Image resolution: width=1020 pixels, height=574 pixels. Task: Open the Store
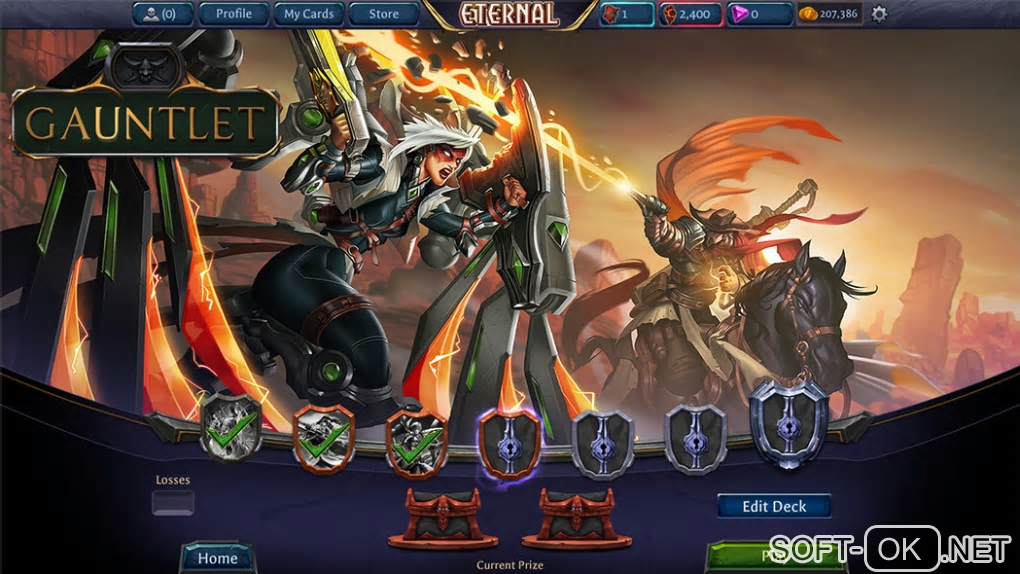coord(383,14)
